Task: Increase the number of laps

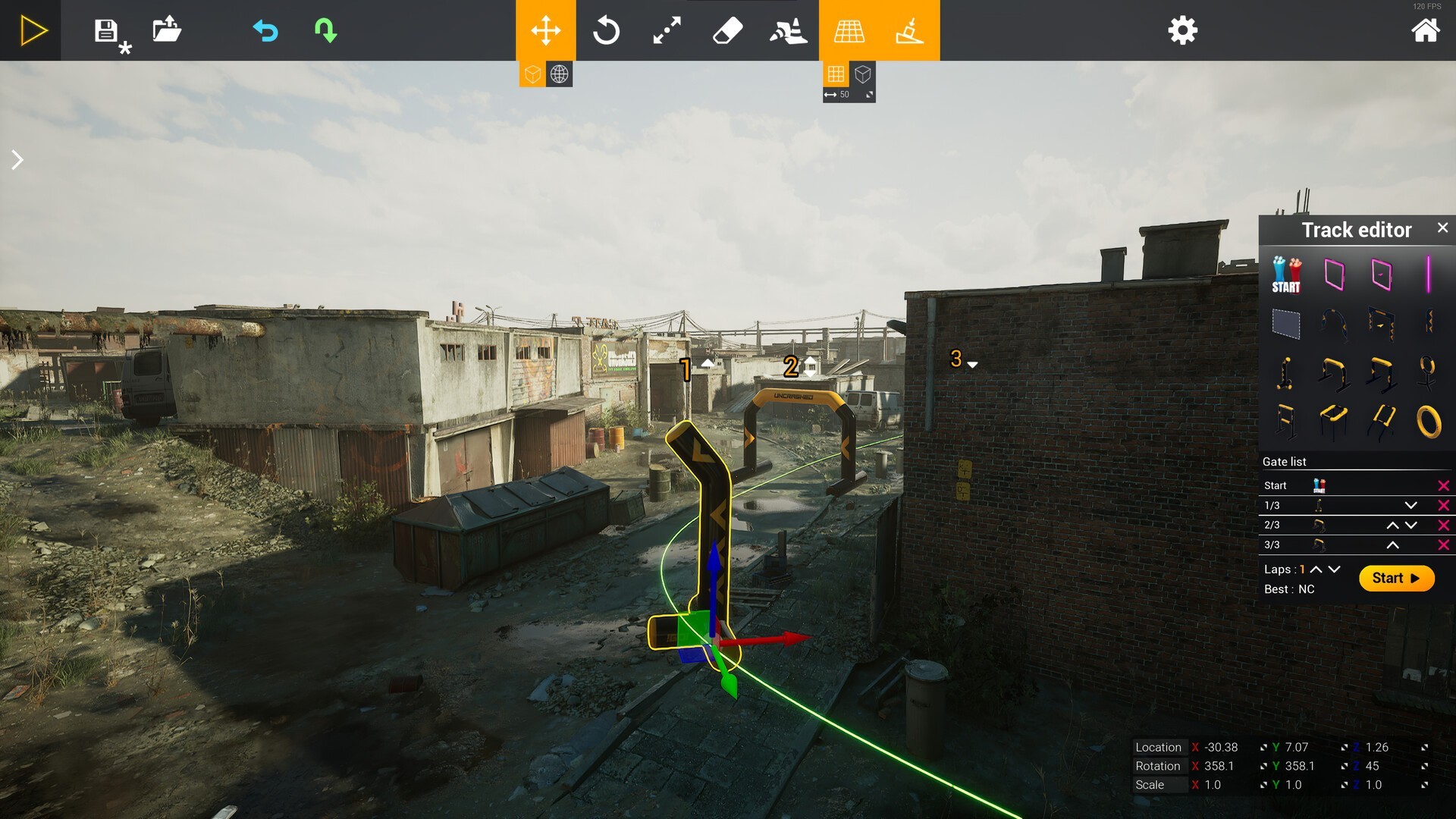Action: click(1316, 570)
